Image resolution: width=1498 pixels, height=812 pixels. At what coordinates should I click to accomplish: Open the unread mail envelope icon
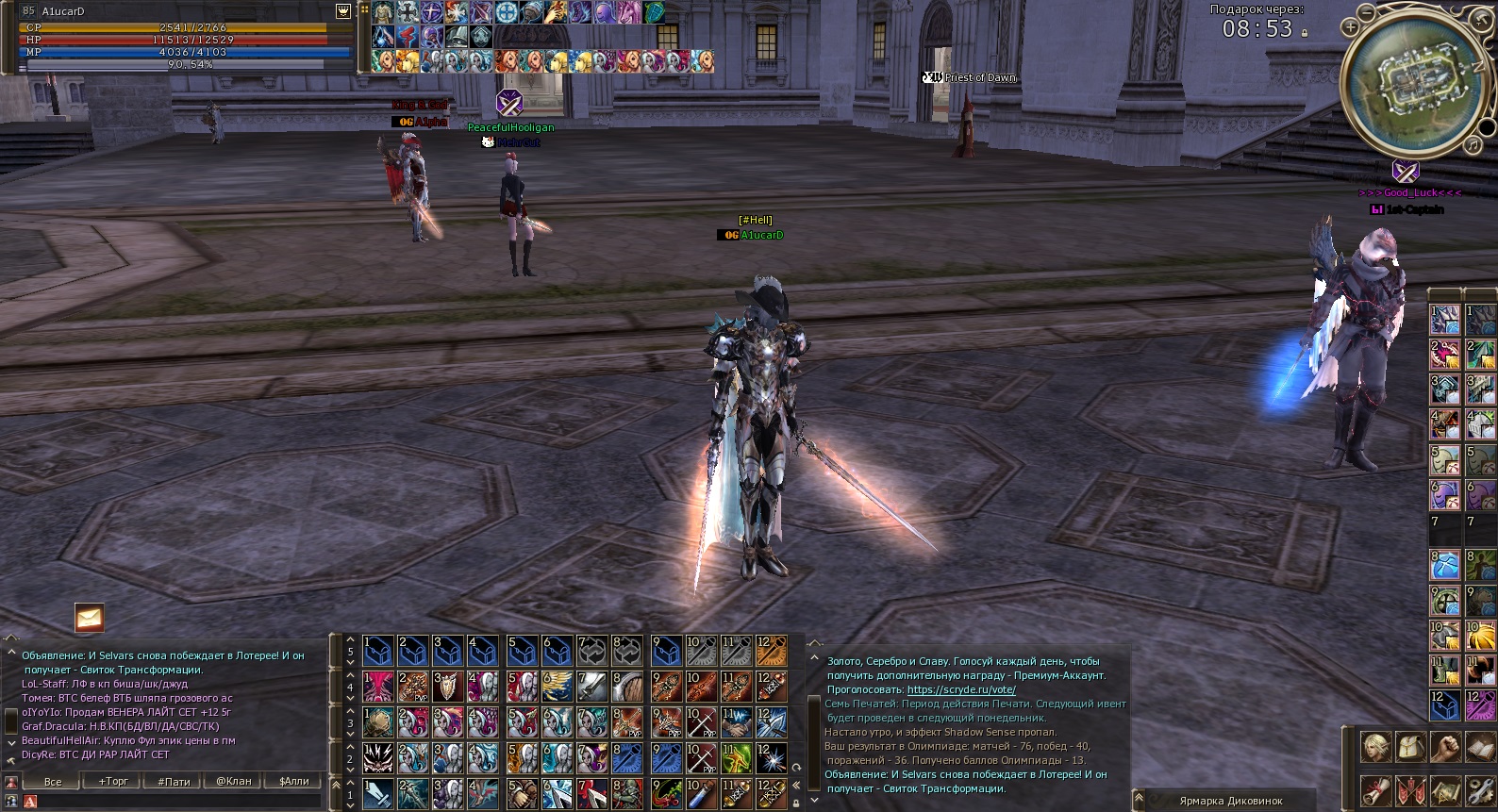coord(90,618)
